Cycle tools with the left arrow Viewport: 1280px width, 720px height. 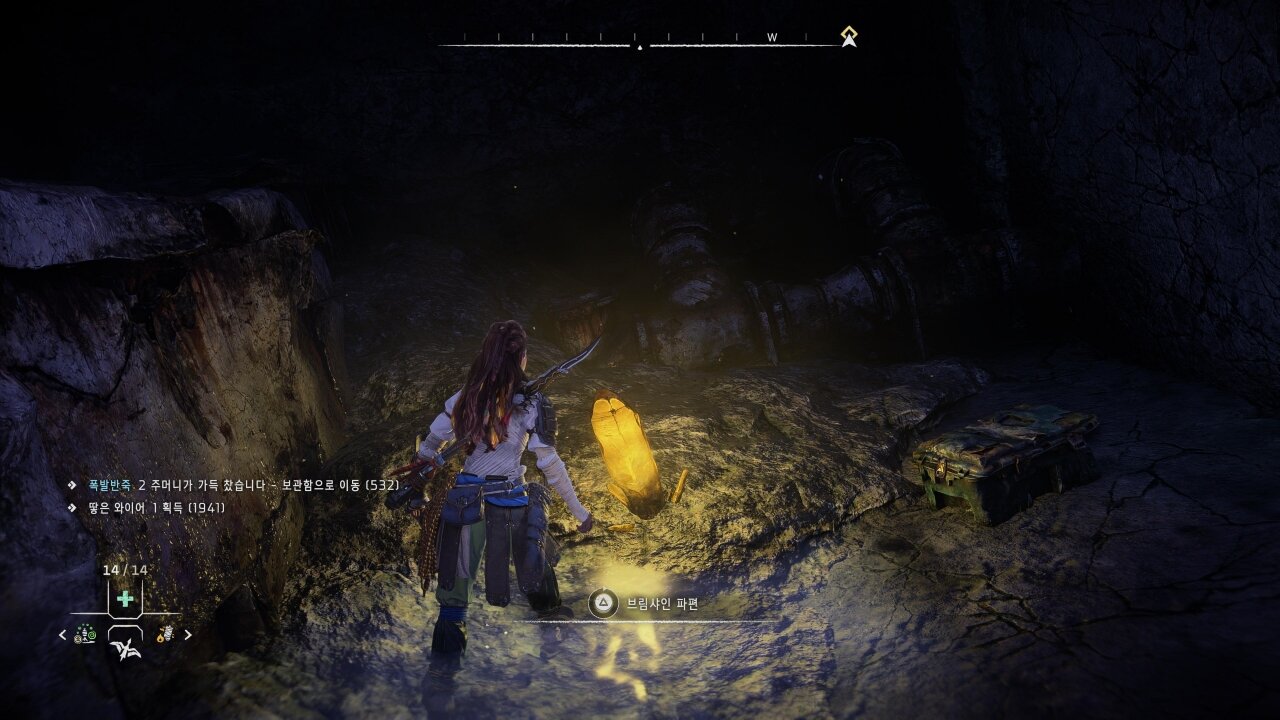(x=63, y=635)
